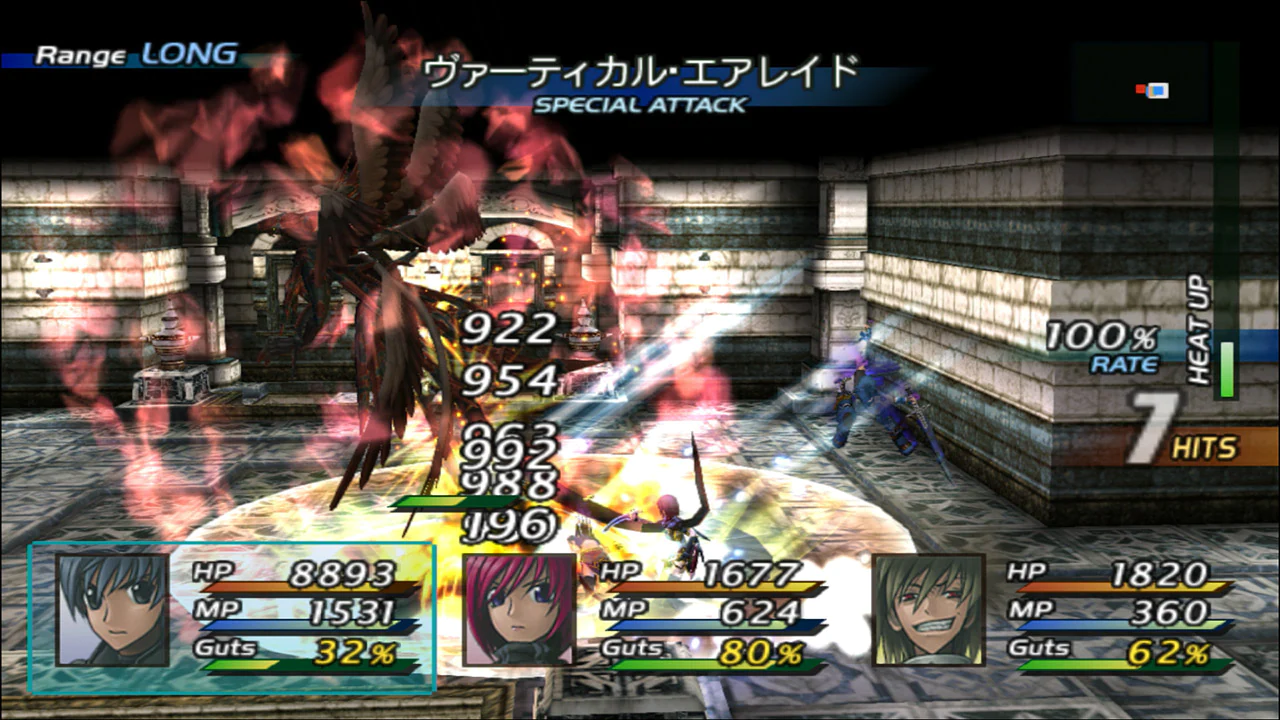The width and height of the screenshot is (1280, 720).
Task: Toggle the SPECIAL ATTACK banner
Action: pyautogui.click(x=640, y=104)
